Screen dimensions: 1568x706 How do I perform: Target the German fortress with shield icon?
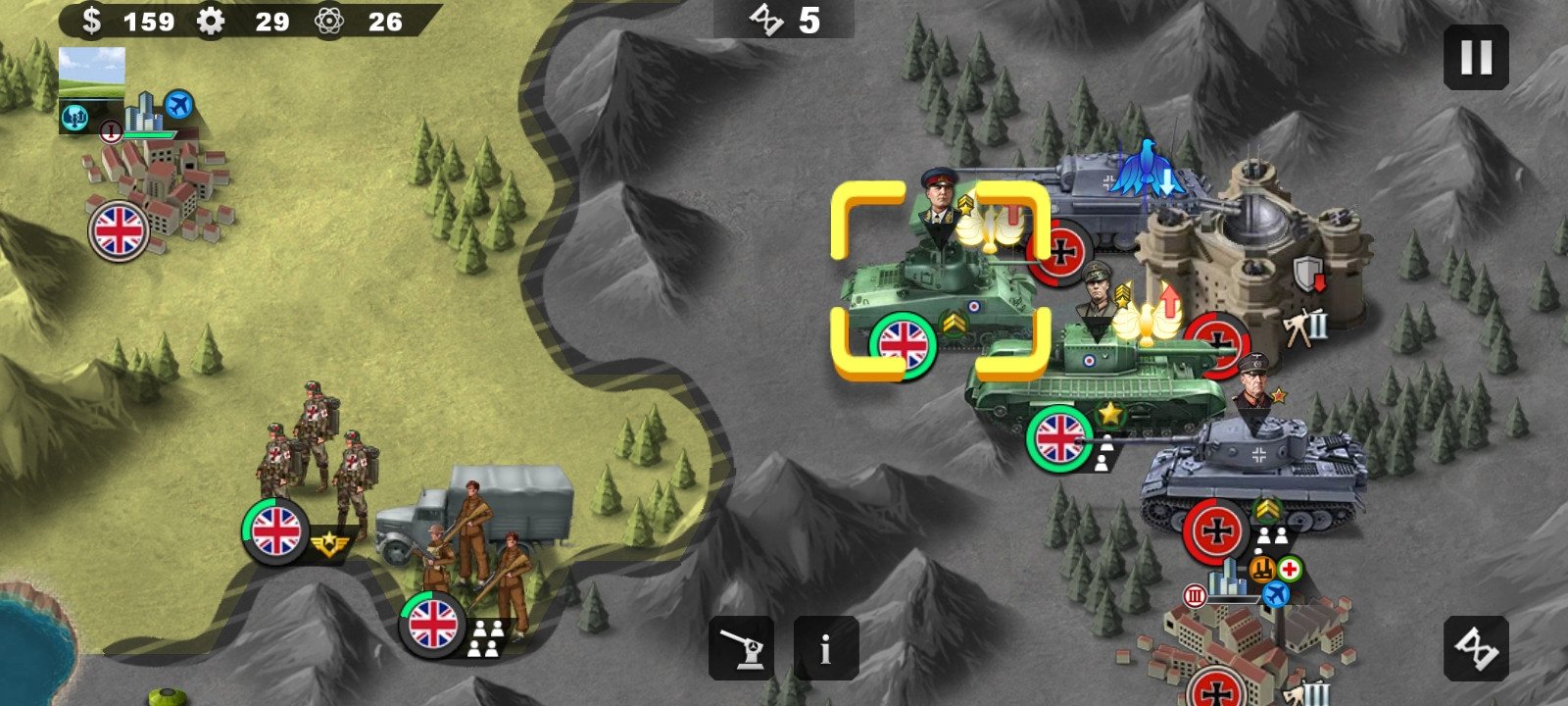pos(1254,255)
